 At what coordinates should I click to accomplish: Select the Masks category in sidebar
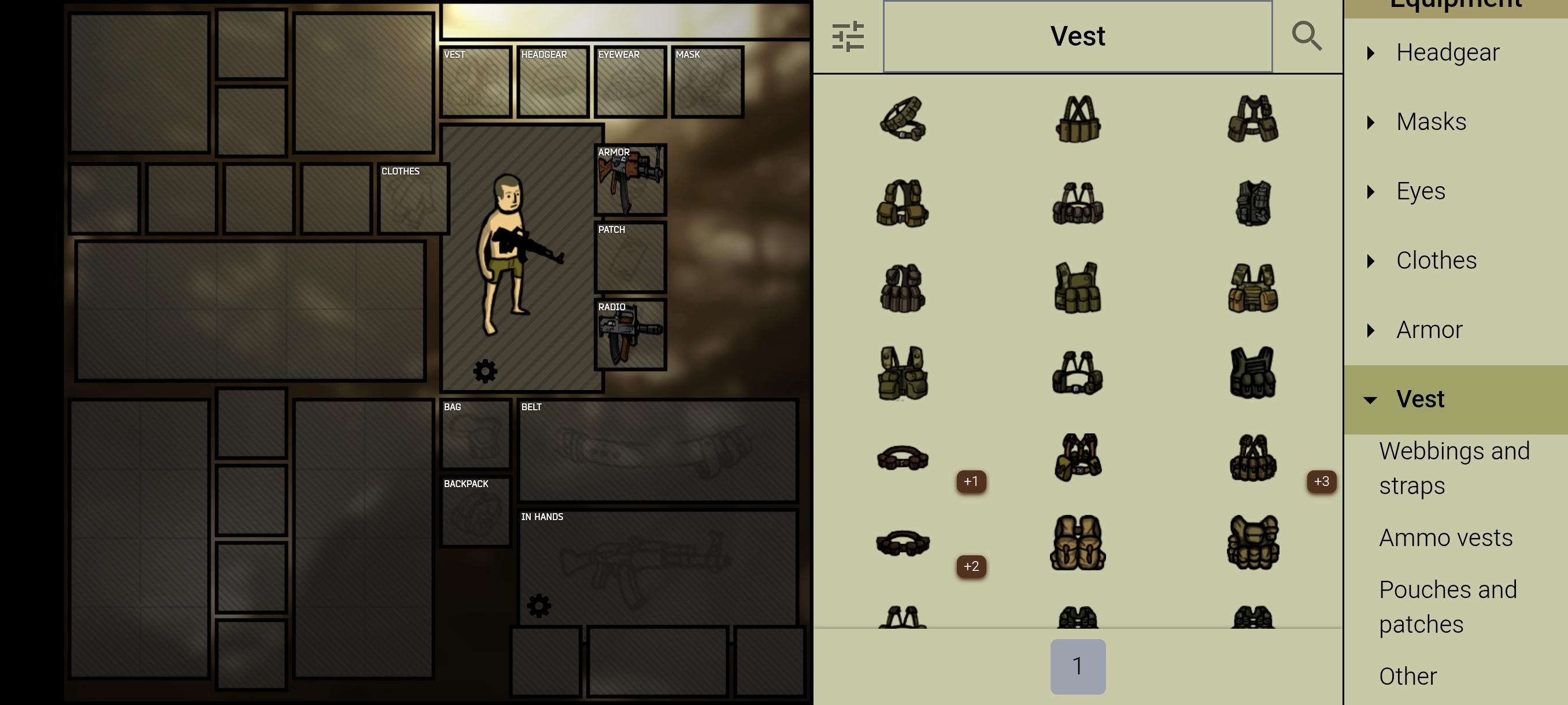pyautogui.click(x=1431, y=122)
